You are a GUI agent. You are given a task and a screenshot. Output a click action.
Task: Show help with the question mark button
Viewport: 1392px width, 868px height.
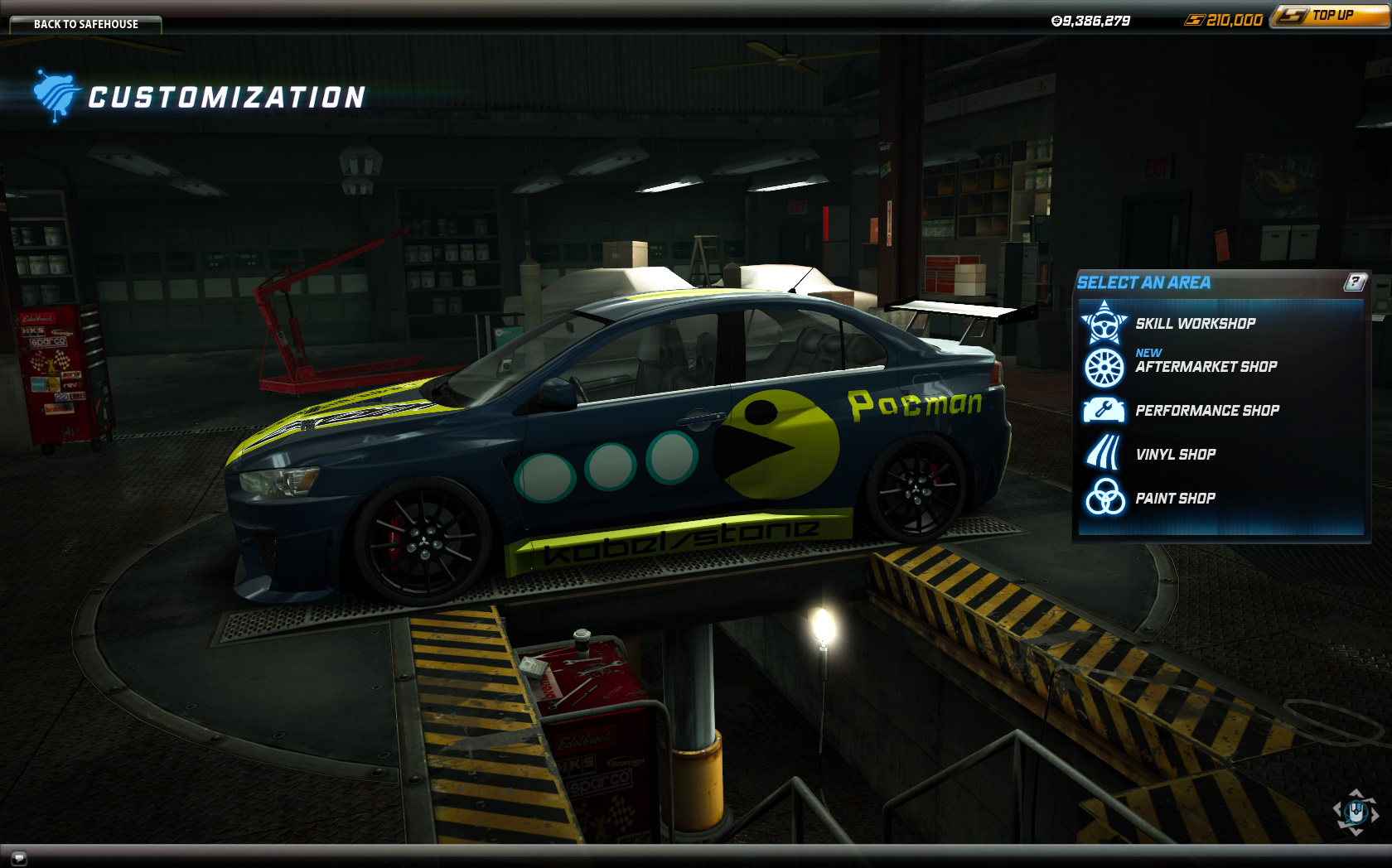(1355, 282)
